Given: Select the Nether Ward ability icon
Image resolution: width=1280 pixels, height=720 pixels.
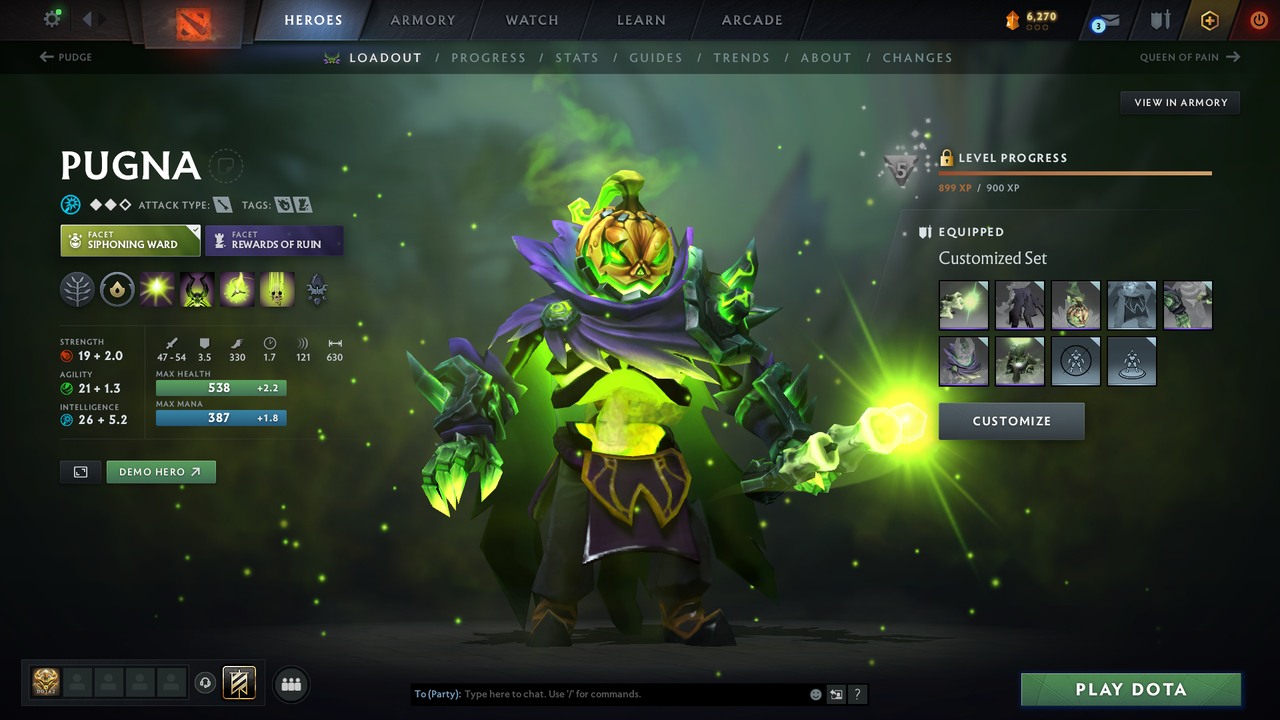Looking at the screenshot, I should [x=236, y=289].
